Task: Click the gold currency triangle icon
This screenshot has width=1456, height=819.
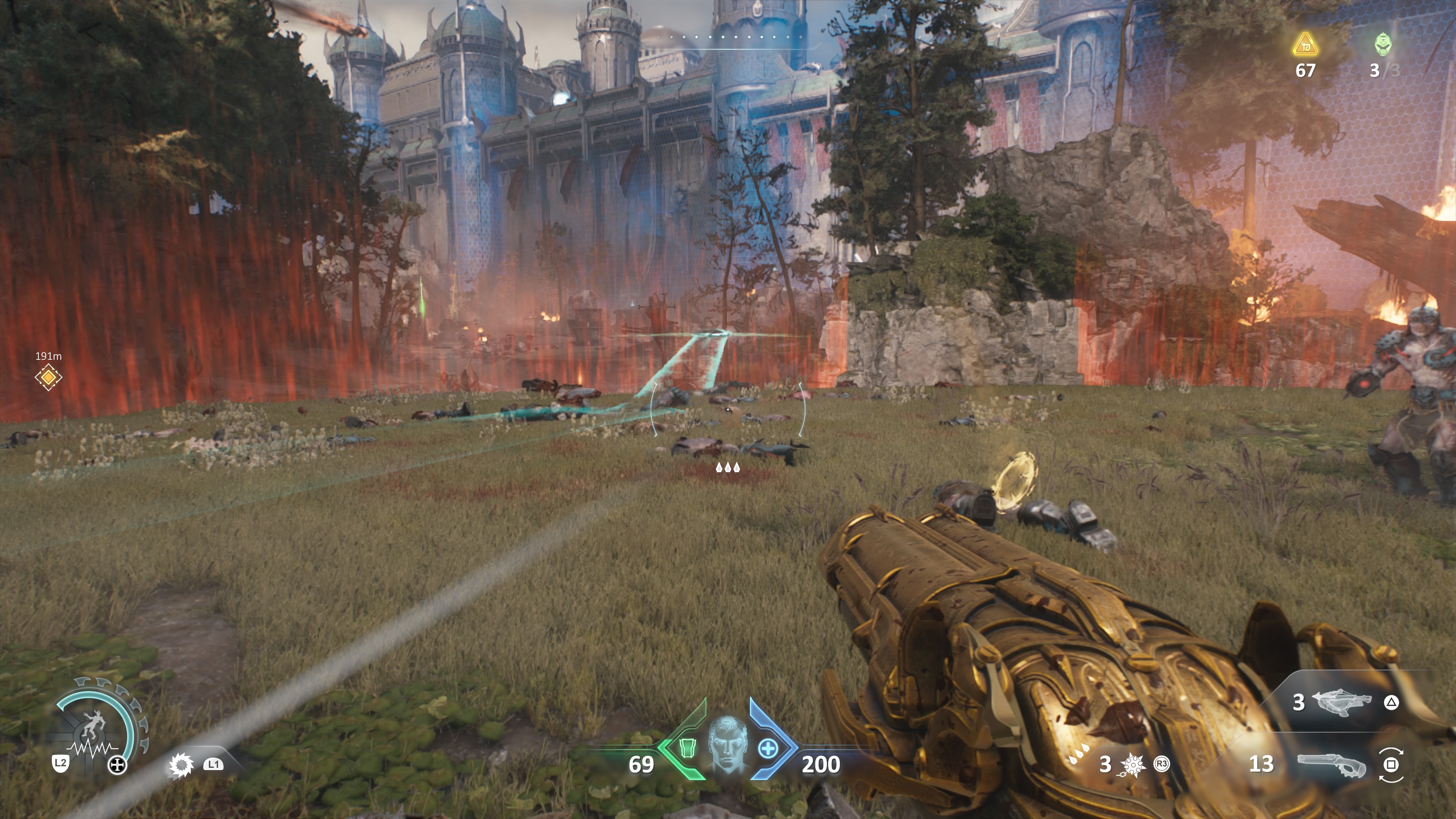Action: (x=1305, y=45)
